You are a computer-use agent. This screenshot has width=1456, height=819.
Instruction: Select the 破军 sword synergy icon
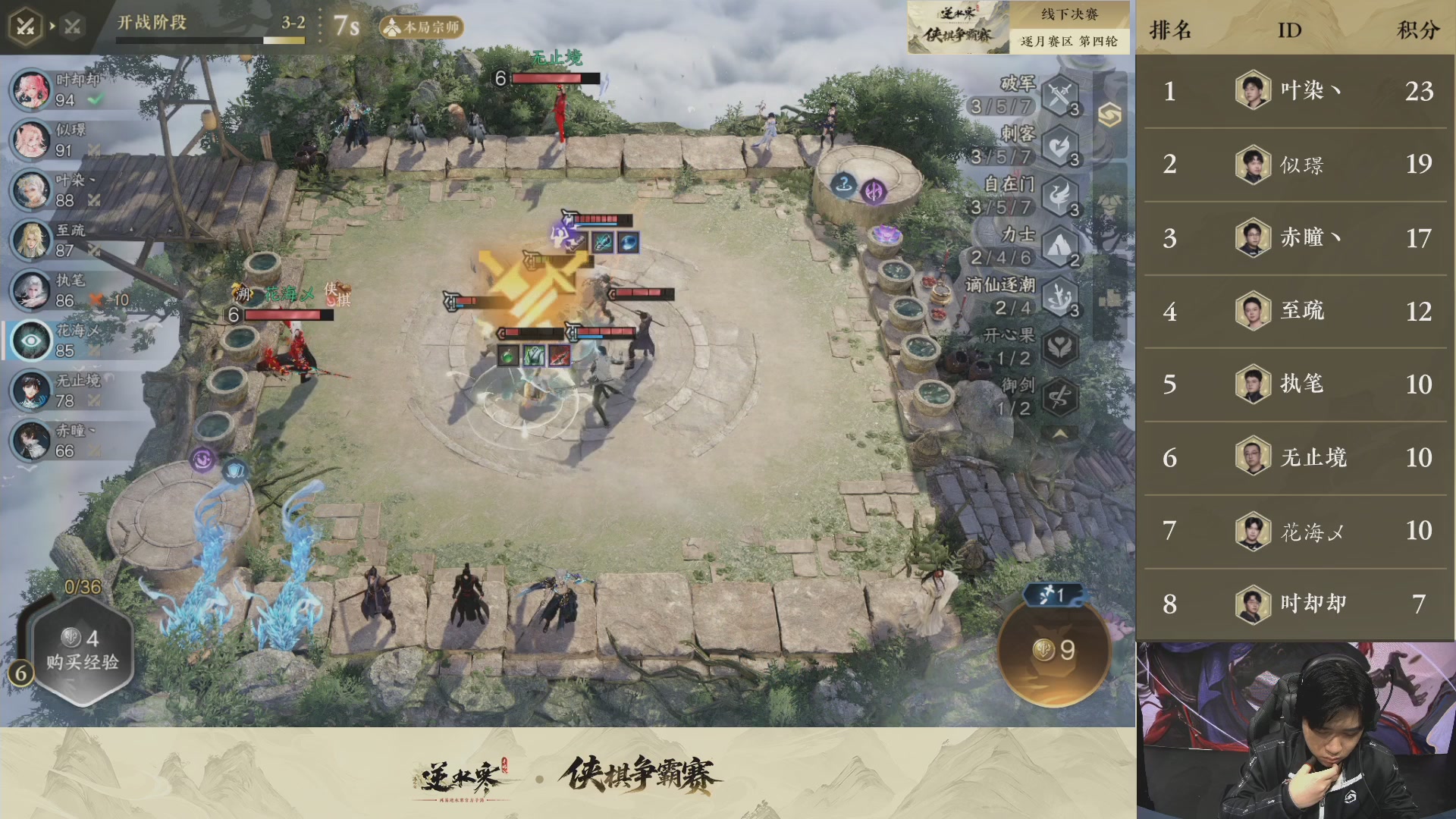click(1059, 95)
